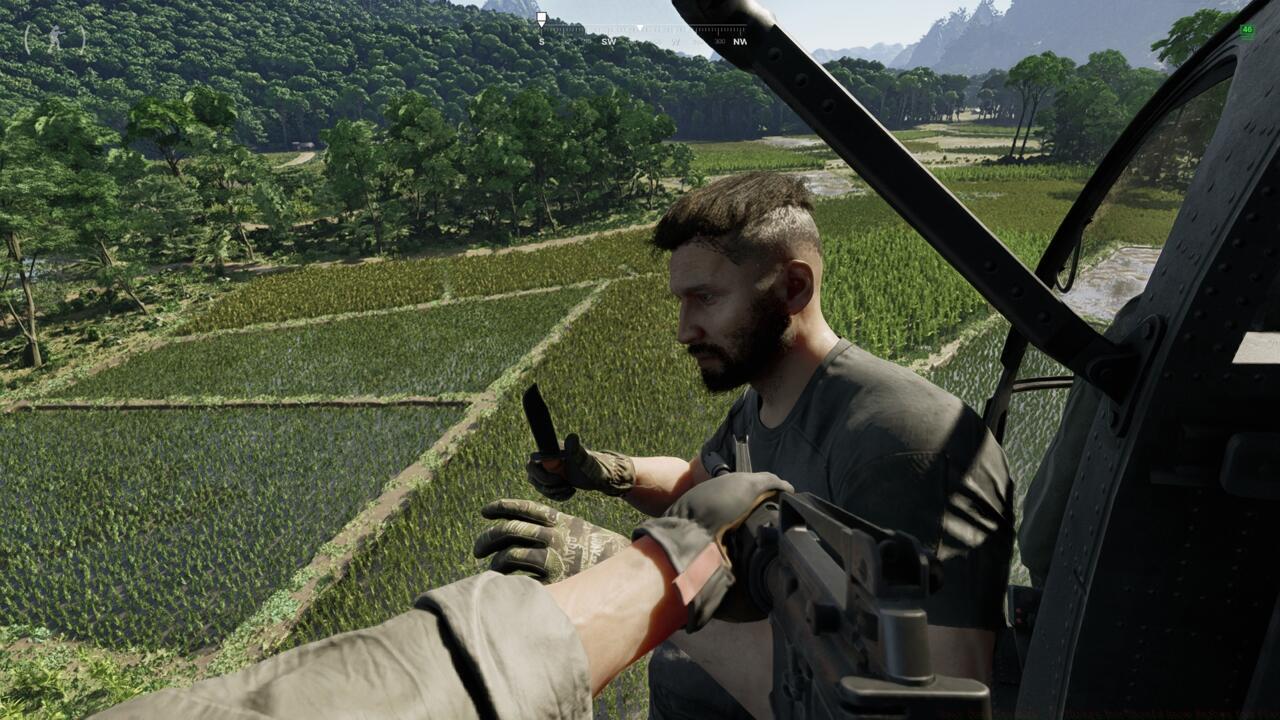Viewport: 1280px width, 720px height.
Task: Expand the compass tick marks near the 300 label
Action: [x=719, y=28]
